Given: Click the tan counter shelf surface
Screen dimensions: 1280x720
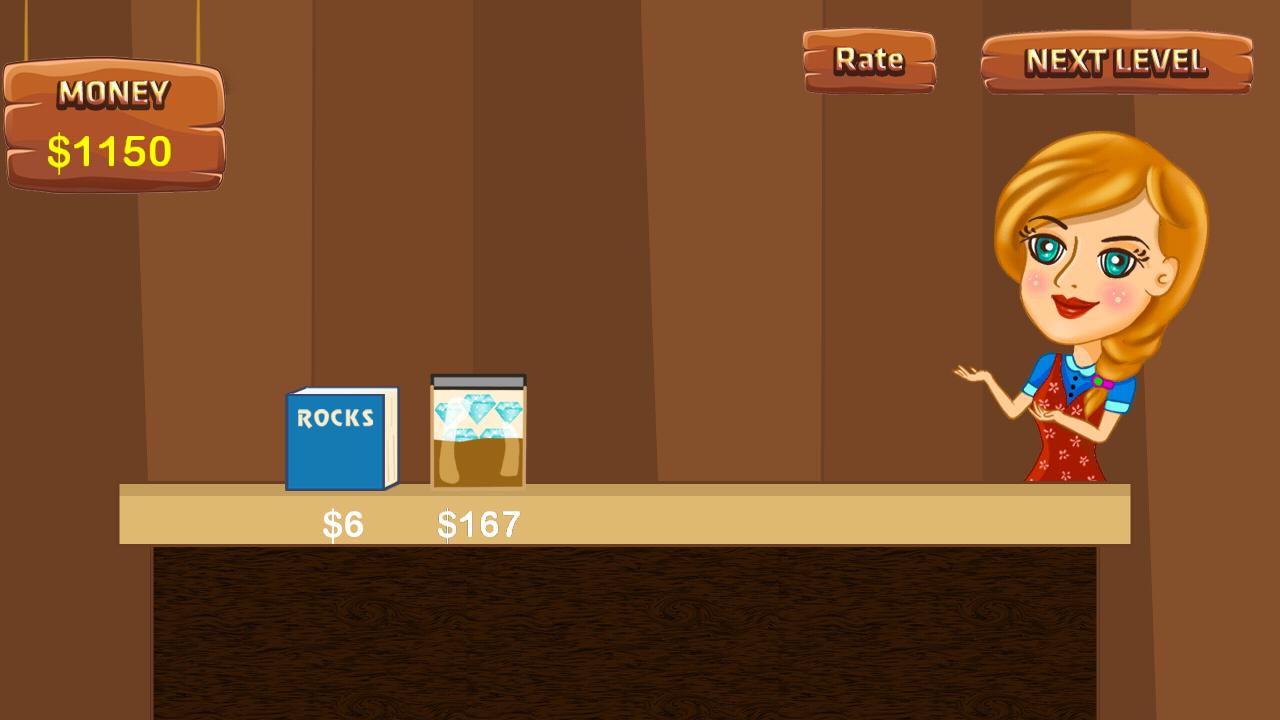Looking at the screenshot, I should pyautogui.click(x=700, y=515).
